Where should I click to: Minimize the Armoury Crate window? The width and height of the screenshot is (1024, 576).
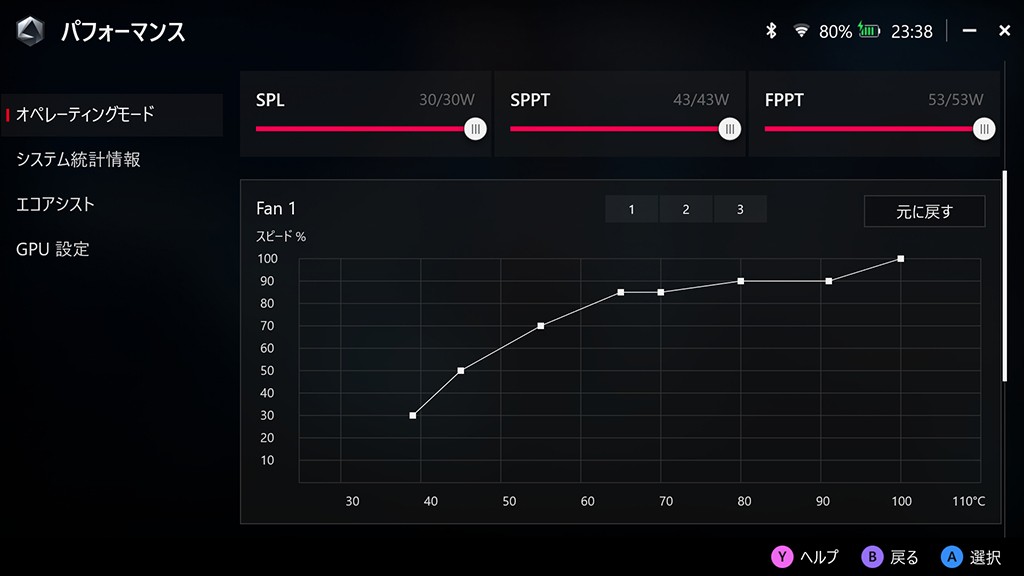click(969, 31)
